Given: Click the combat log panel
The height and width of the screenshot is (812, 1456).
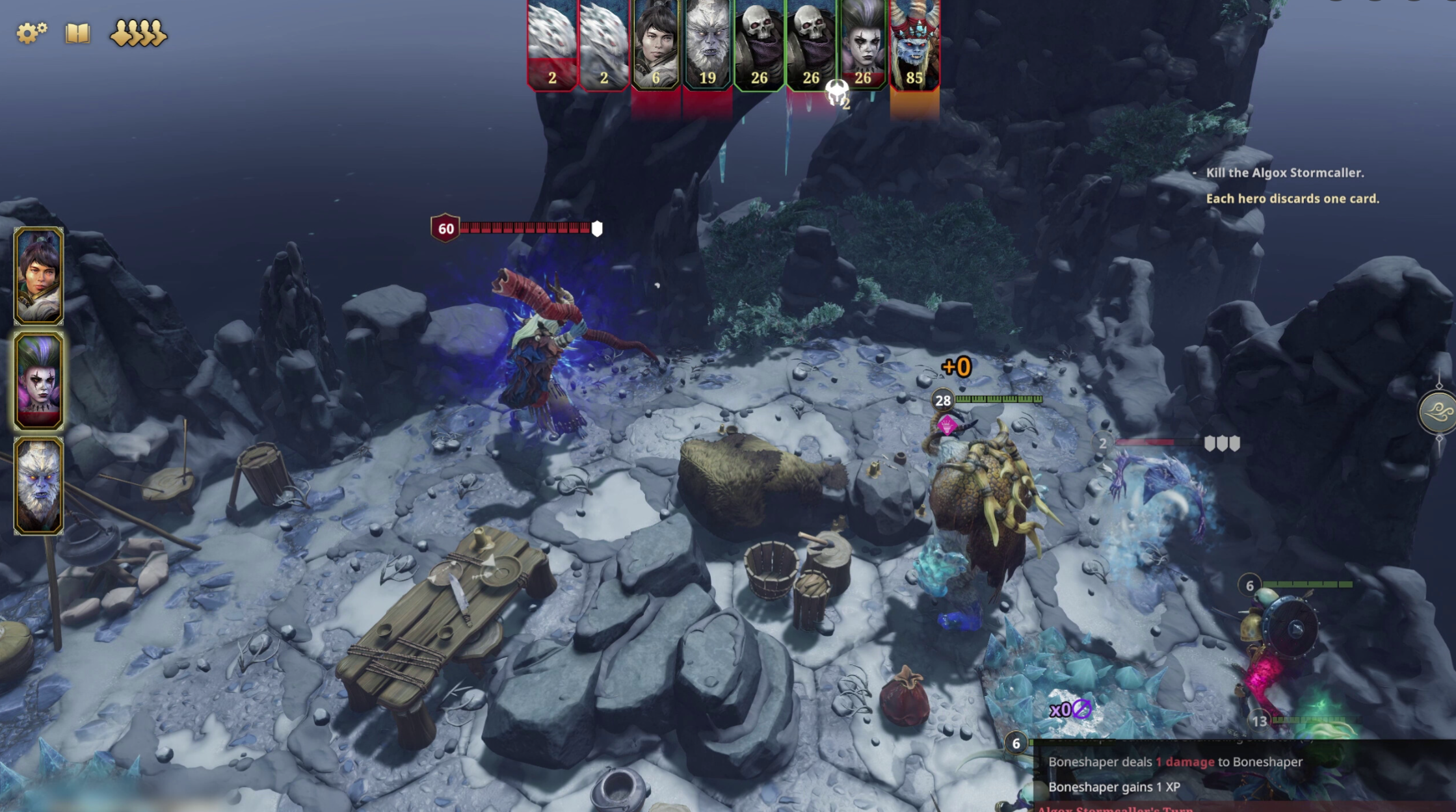Looking at the screenshot, I should coord(1236,775).
